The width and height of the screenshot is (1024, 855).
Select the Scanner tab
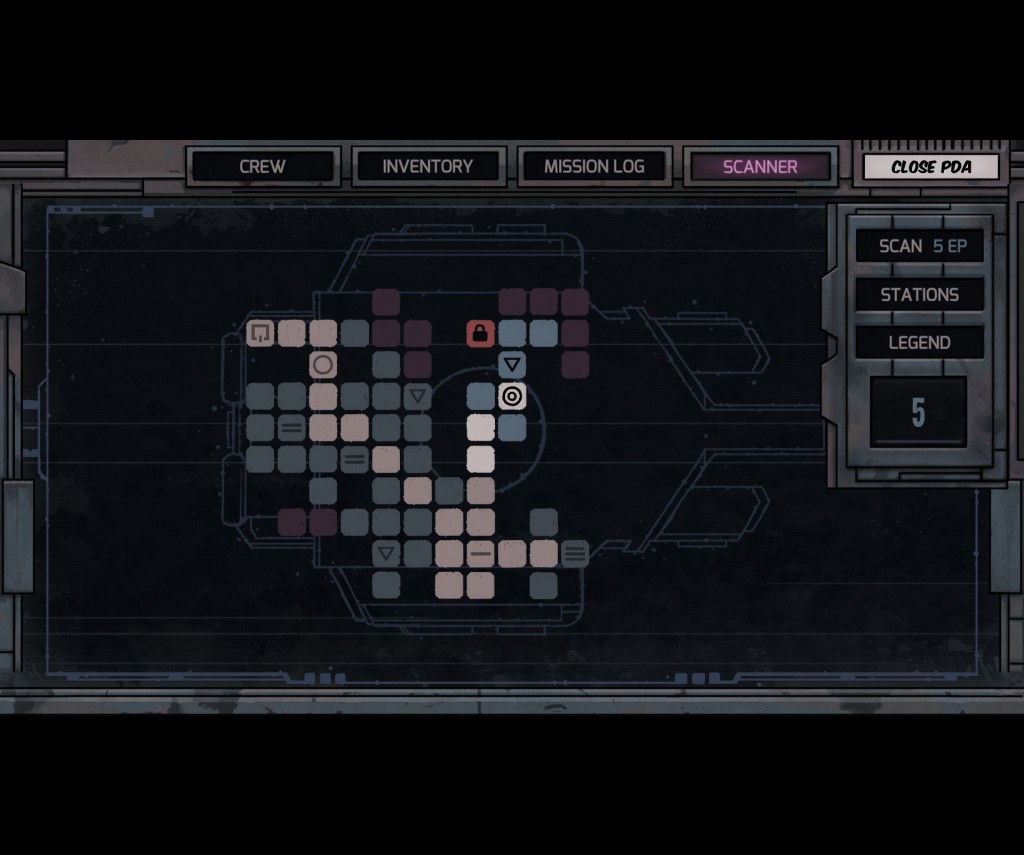[x=760, y=167]
